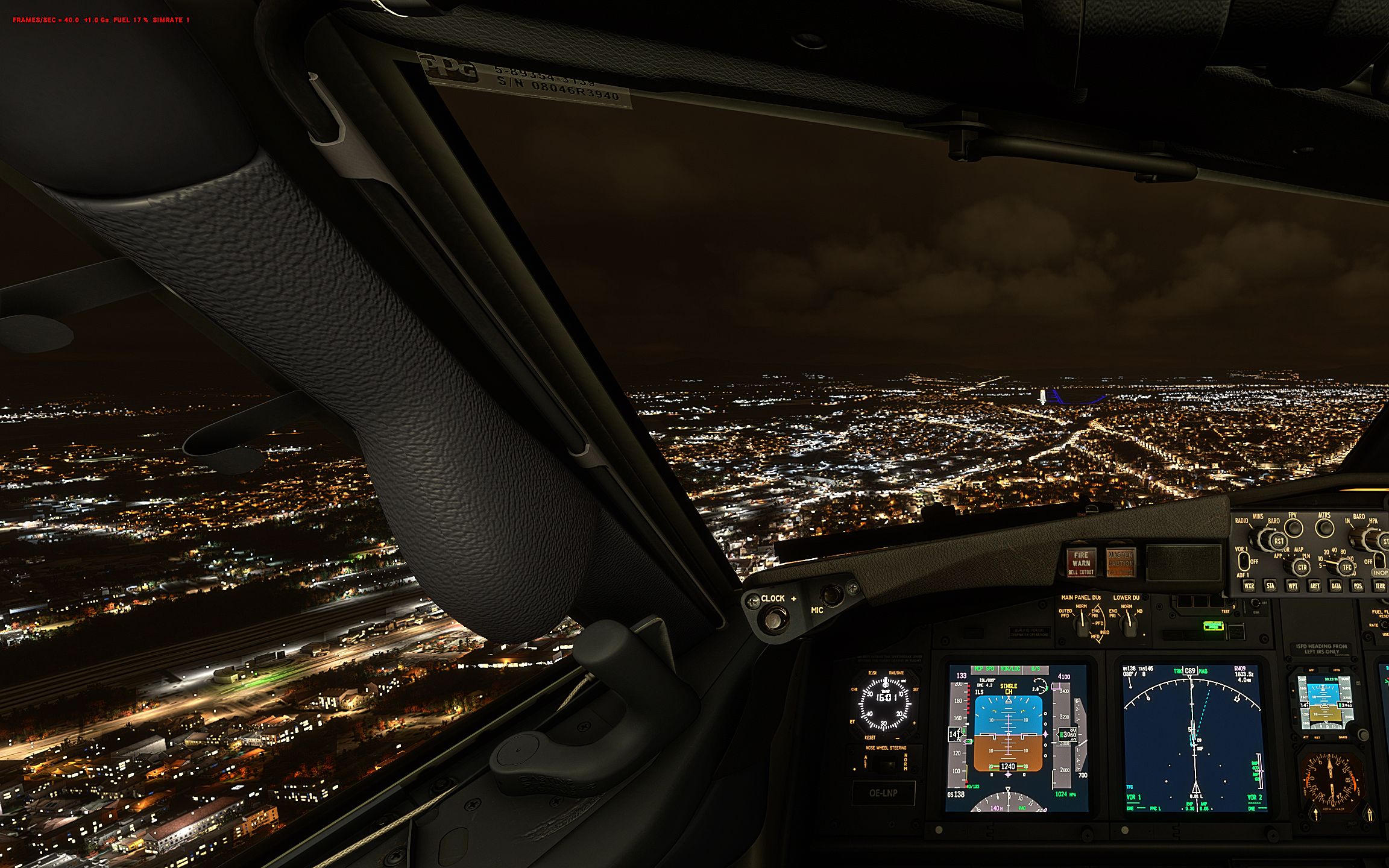This screenshot has width=1389, height=868.
Task: Enable waypoints with the WPT button
Action: [x=1292, y=585]
